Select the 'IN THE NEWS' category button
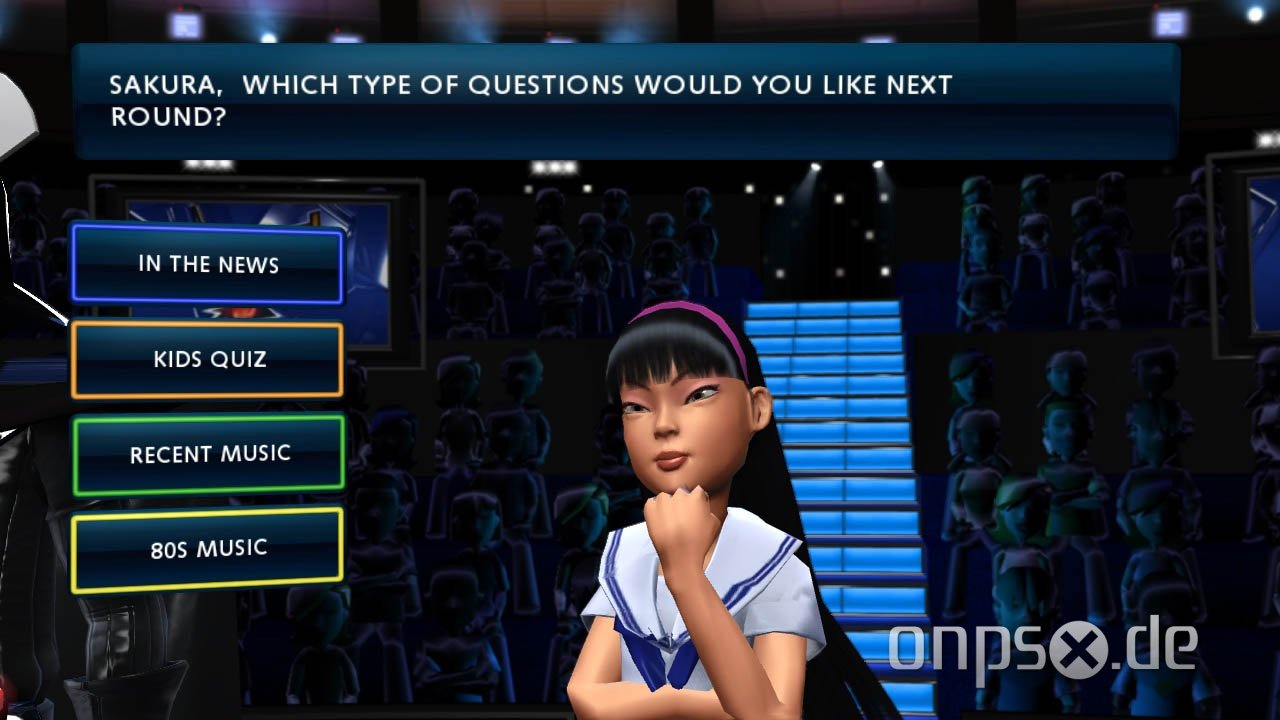This screenshot has height=720, width=1280. [x=206, y=265]
